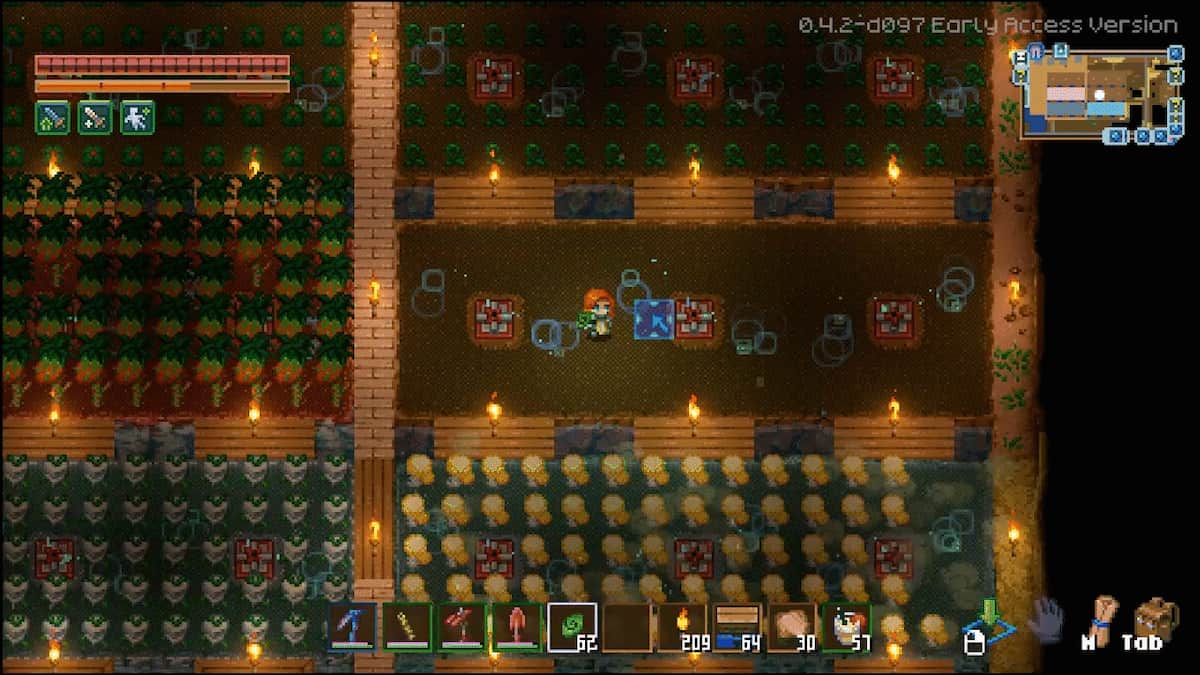Click the grey glove hand icon
The image size is (1200, 675).
[1046, 617]
